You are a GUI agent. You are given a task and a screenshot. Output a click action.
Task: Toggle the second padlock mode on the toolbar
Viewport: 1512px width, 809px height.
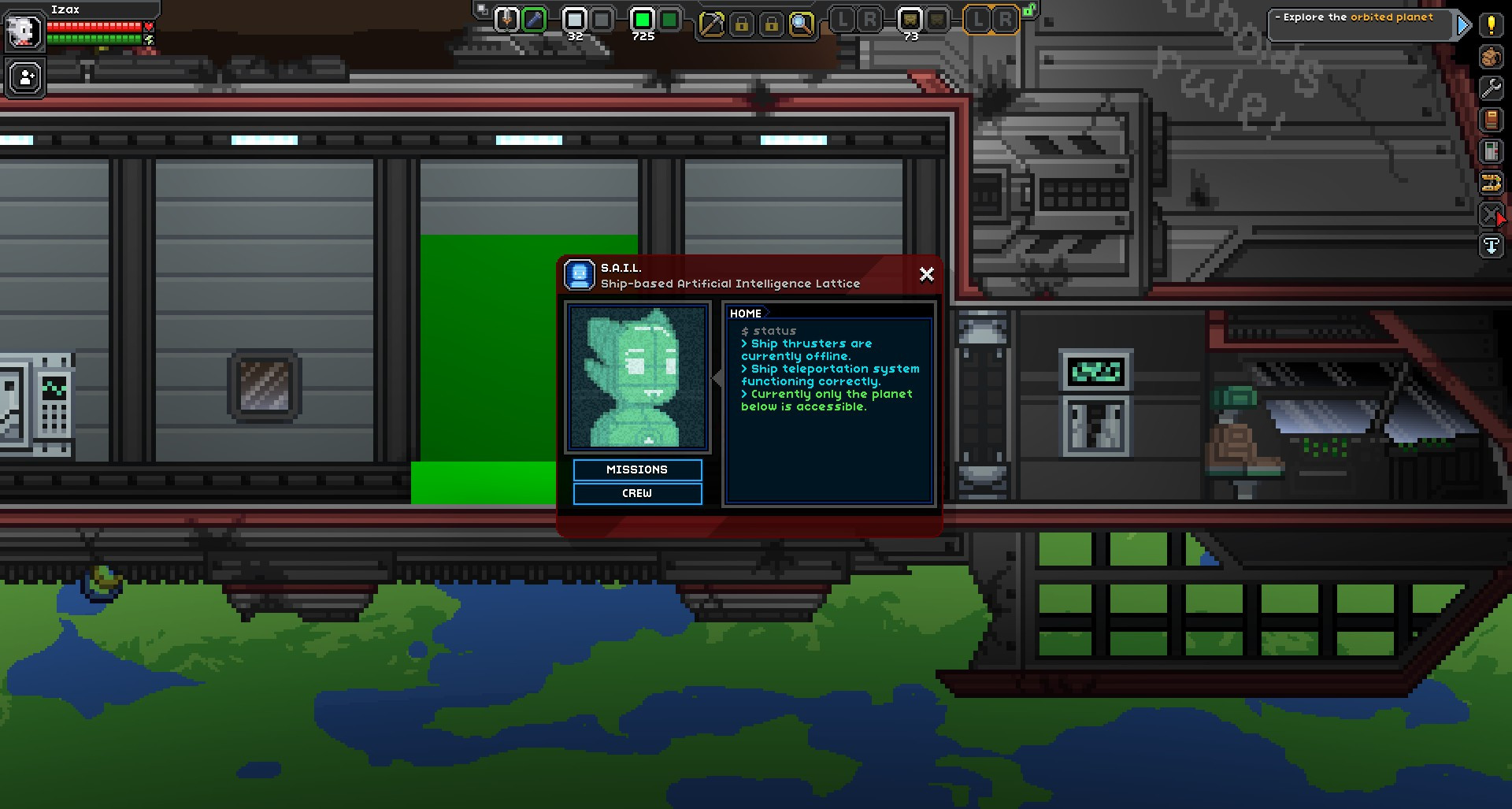[x=773, y=24]
